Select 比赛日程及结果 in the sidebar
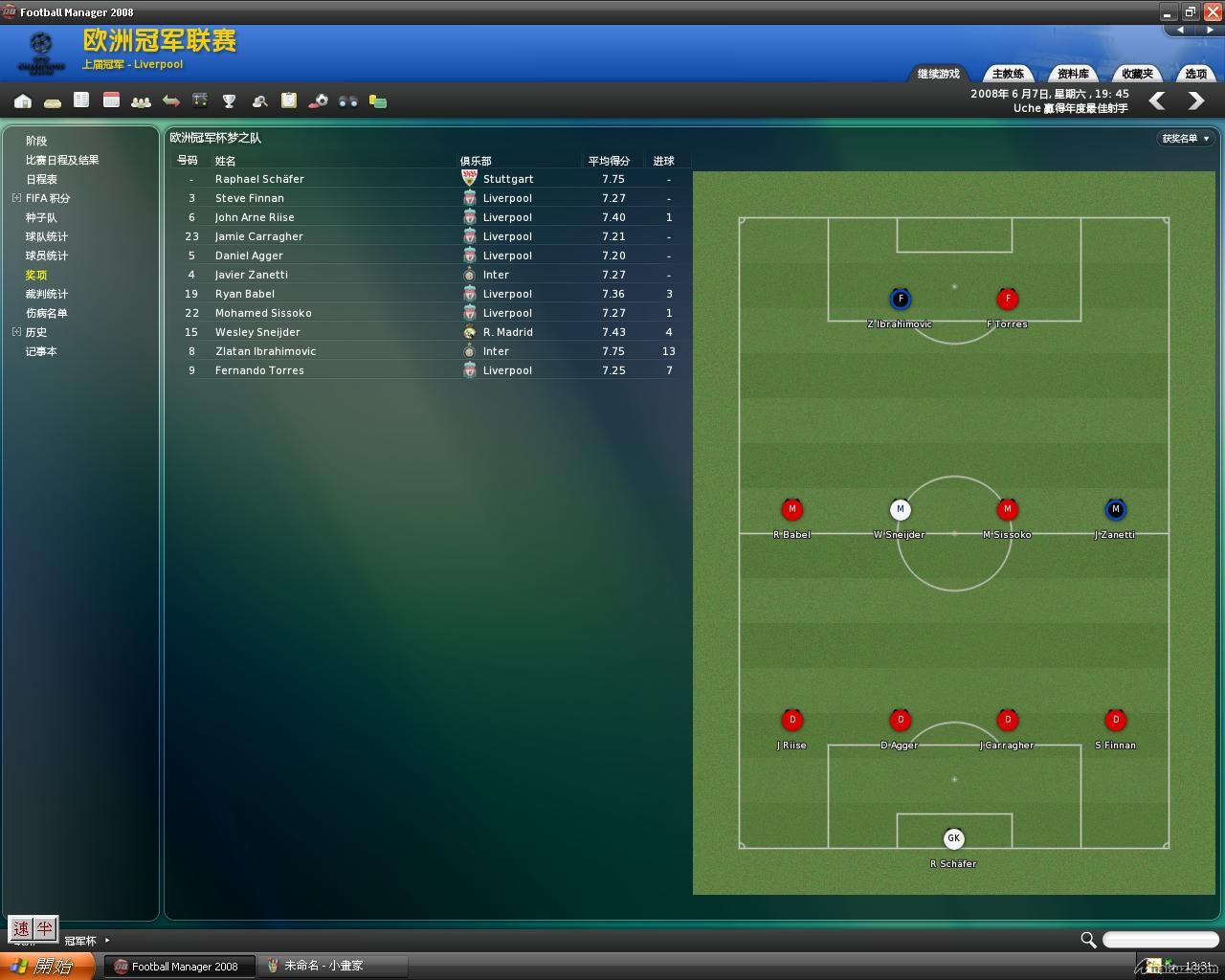This screenshot has width=1225, height=980. point(62,160)
